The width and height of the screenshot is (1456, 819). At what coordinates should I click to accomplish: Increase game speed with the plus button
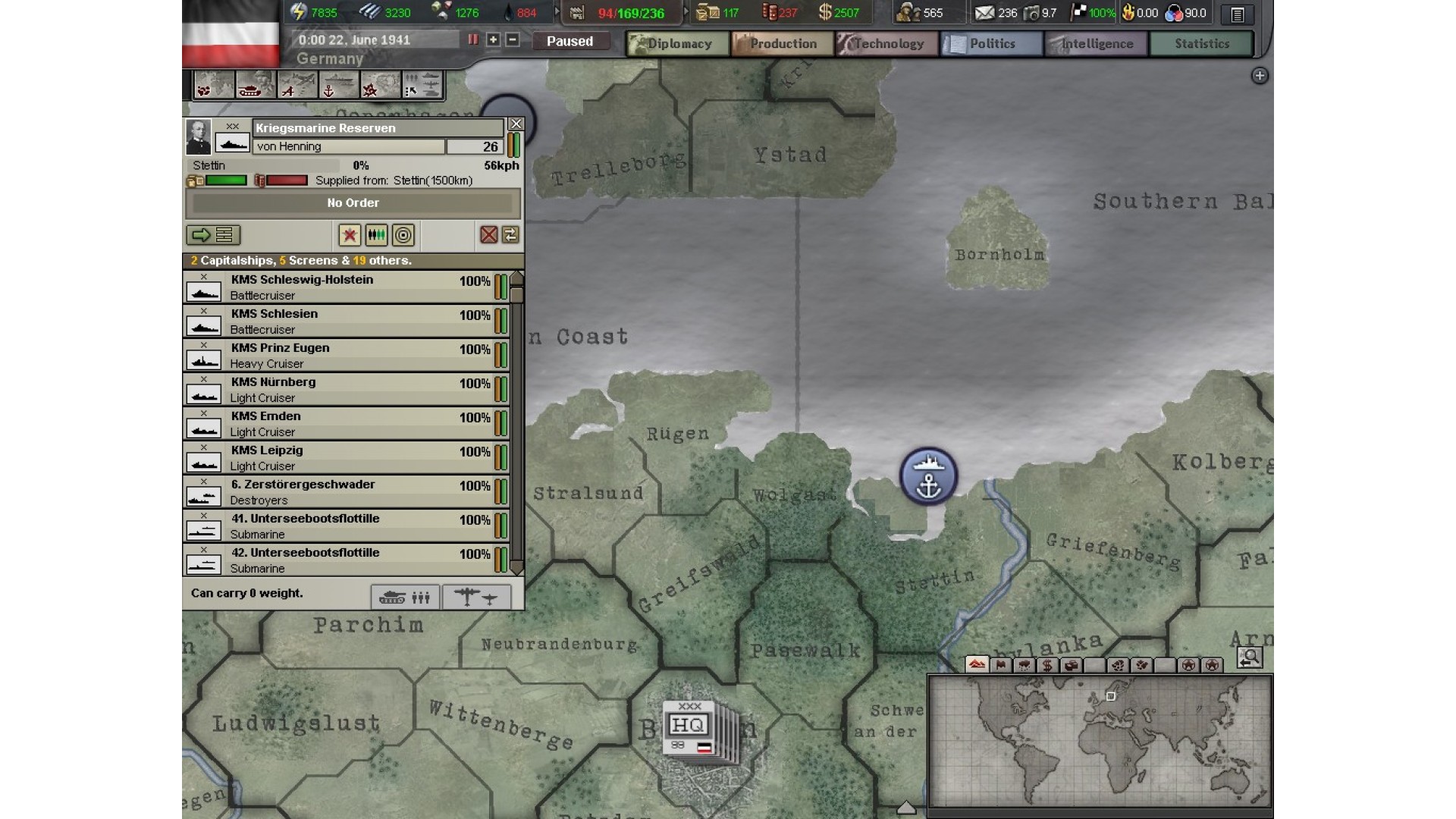click(493, 39)
